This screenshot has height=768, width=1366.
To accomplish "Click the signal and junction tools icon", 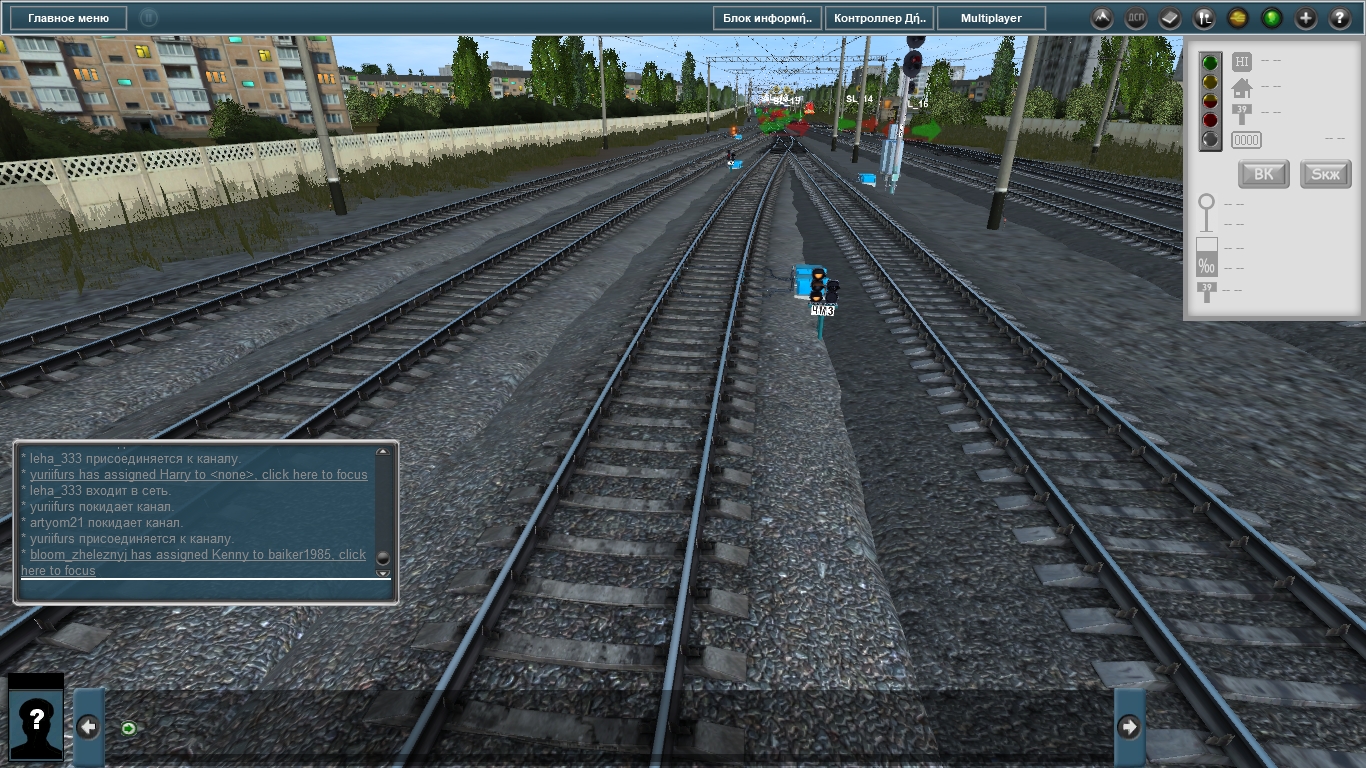I will coord(1204,18).
